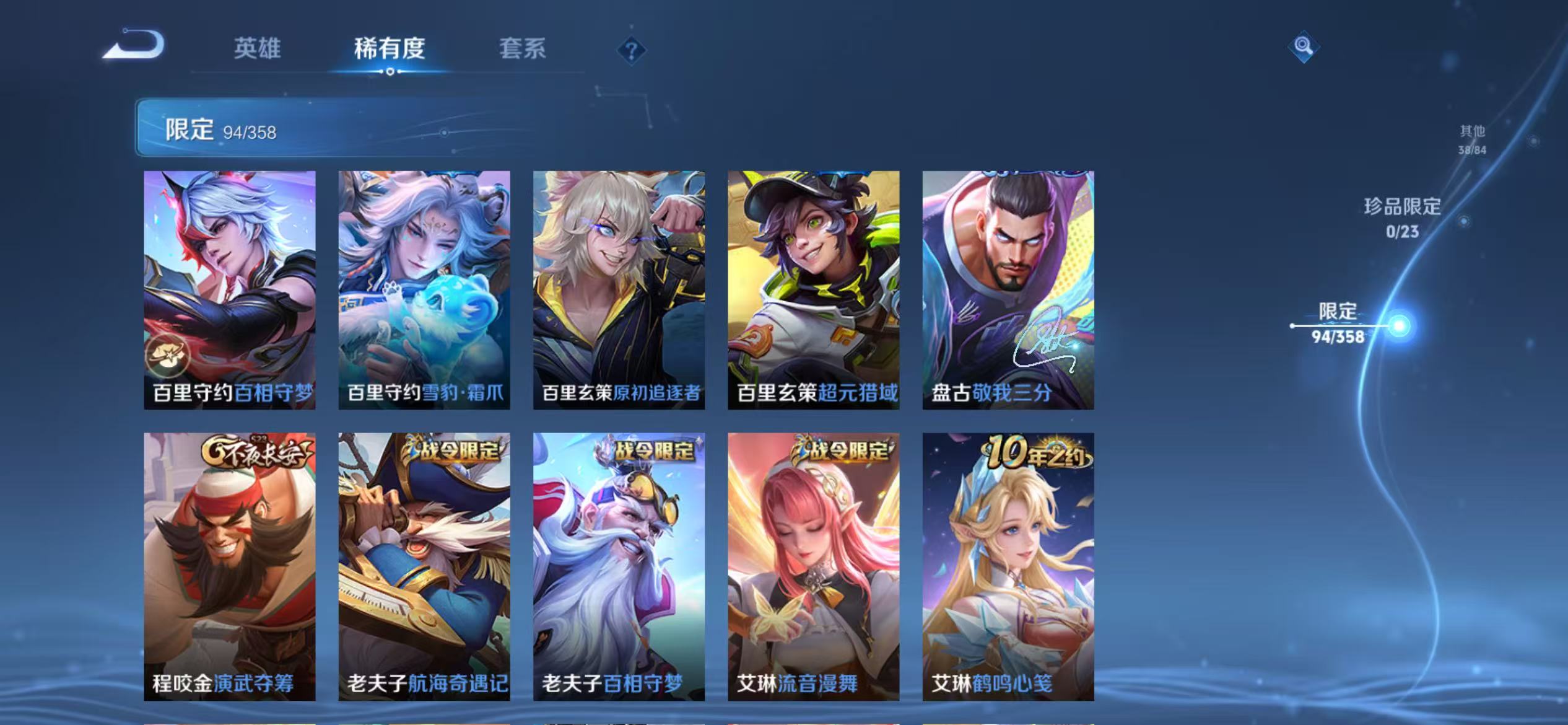1568x725 pixels.
Task: Select the 百里守约雪豹·霜爪 skin thumbnail
Action: [424, 291]
